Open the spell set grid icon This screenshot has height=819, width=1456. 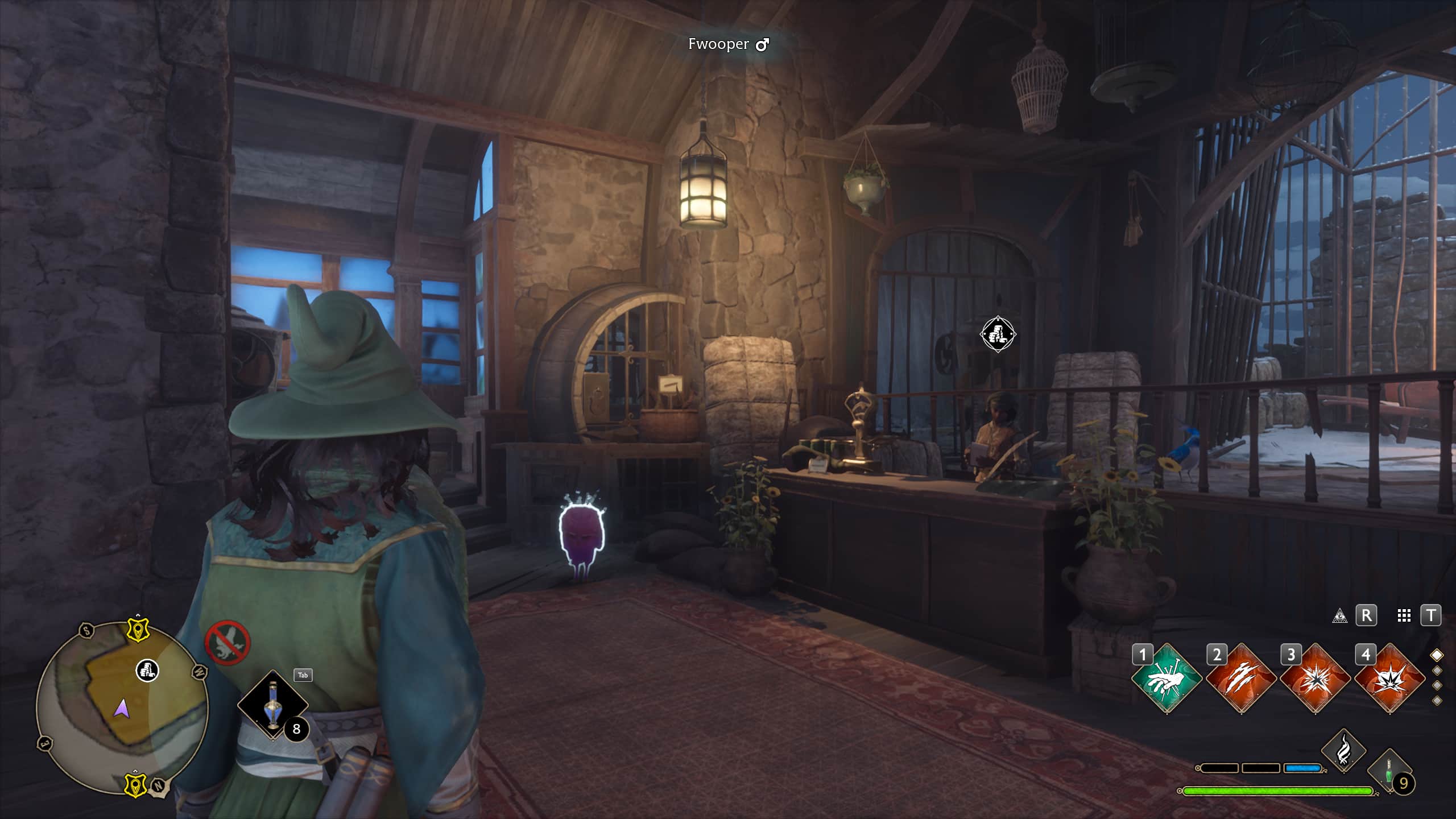tap(1404, 615)
